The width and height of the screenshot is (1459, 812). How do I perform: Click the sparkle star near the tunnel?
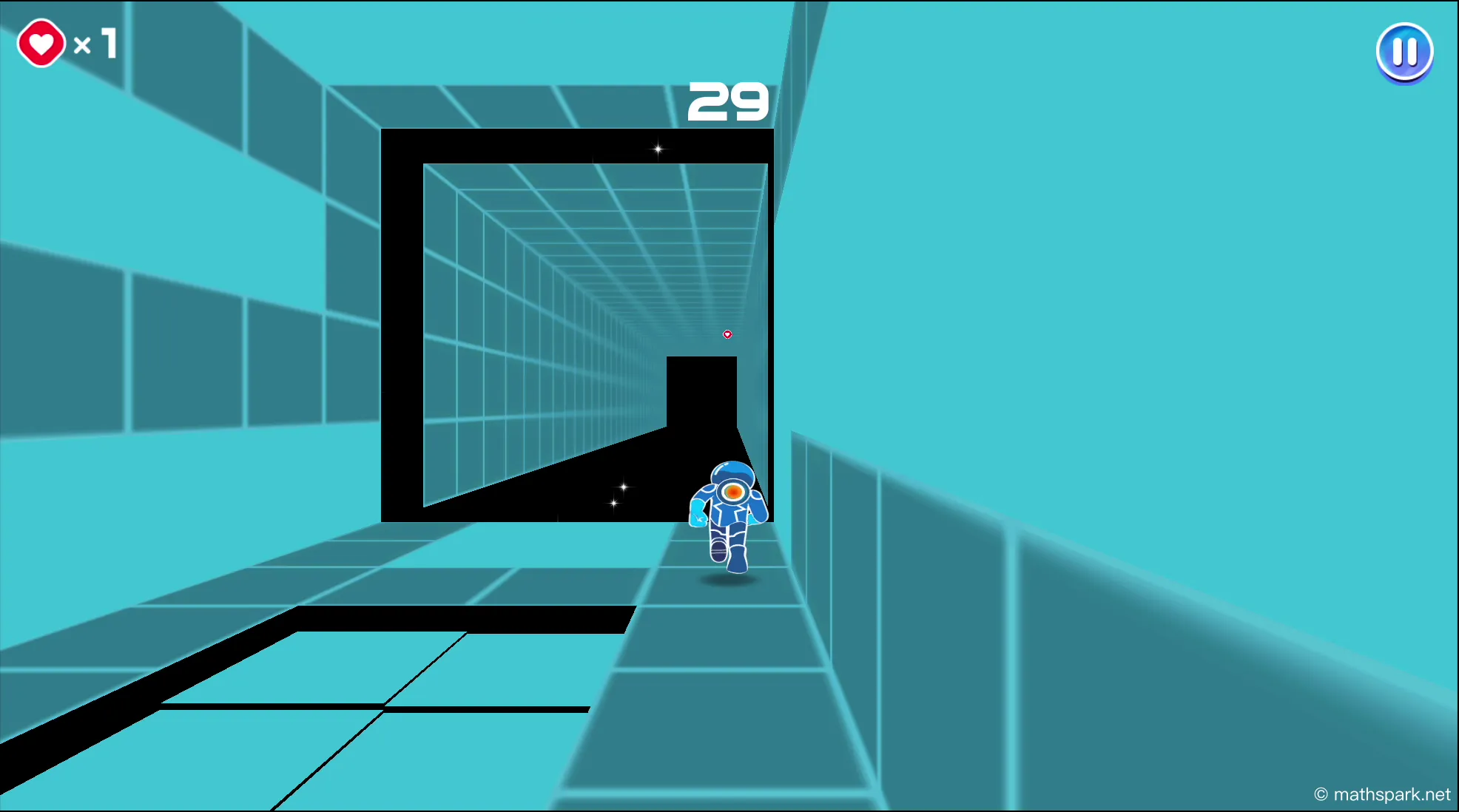click(x=622, y=488)
